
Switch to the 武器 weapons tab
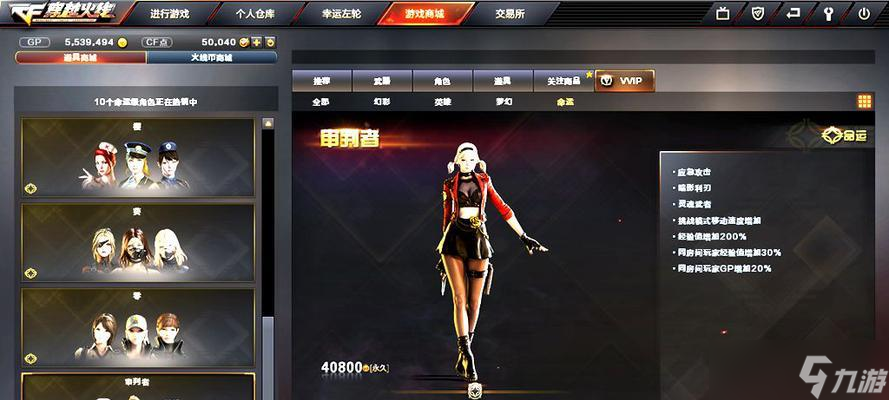pos(381,80)
